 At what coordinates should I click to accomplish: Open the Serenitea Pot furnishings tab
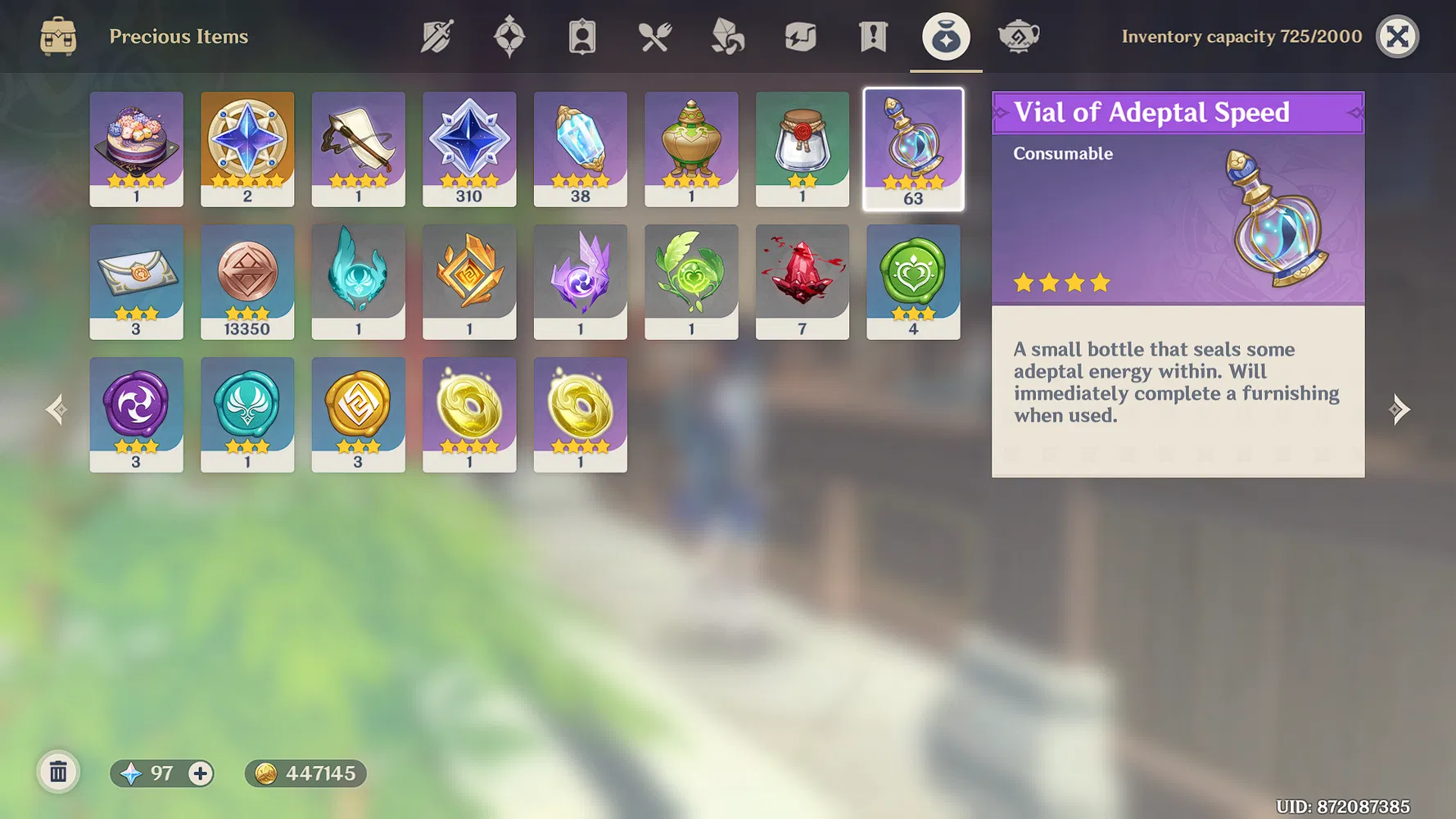click(x=1018, y=36)
